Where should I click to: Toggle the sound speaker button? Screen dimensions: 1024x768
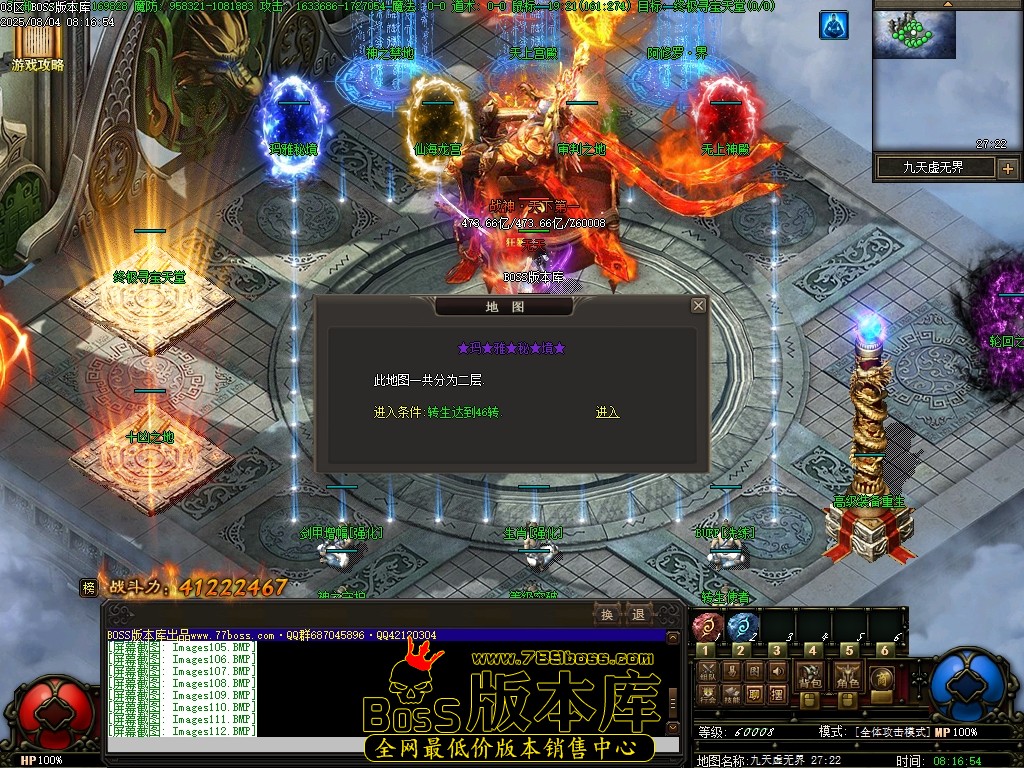pos(778,671)
